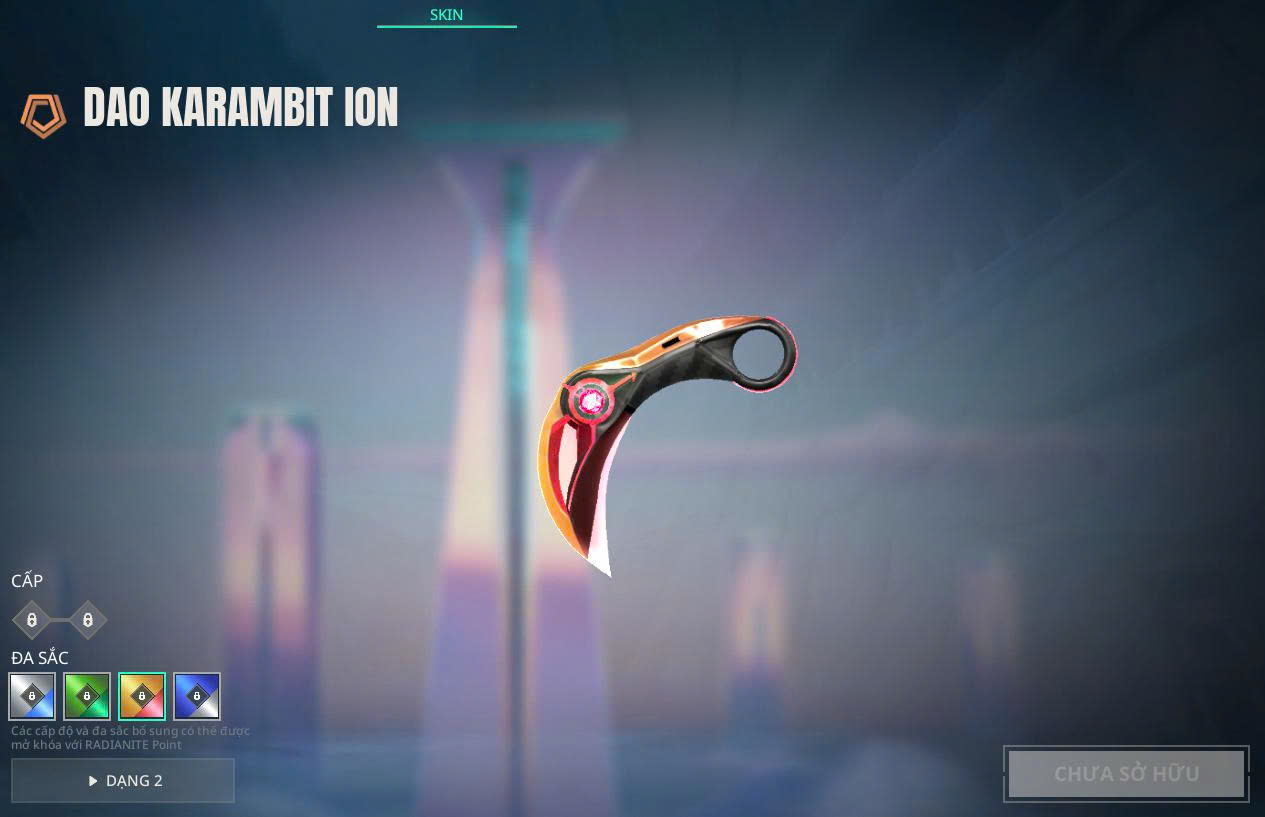This screenshot has height=817, width=1265.
Task: Choose the green chroma variant
Action: pyautogui.click(x=87, y=696)
